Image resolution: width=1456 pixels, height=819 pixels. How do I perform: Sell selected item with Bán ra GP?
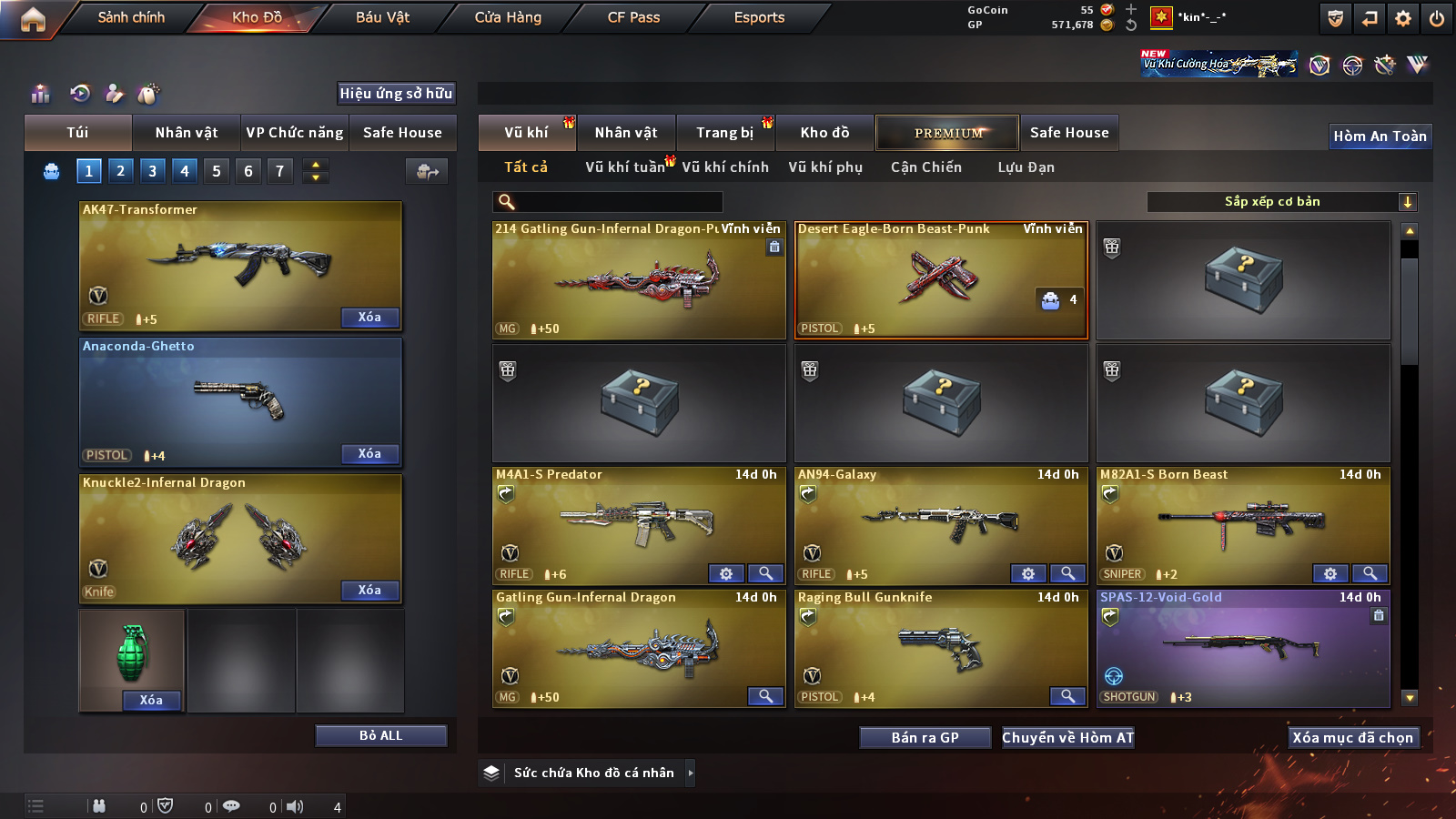(x=925, y=737)
